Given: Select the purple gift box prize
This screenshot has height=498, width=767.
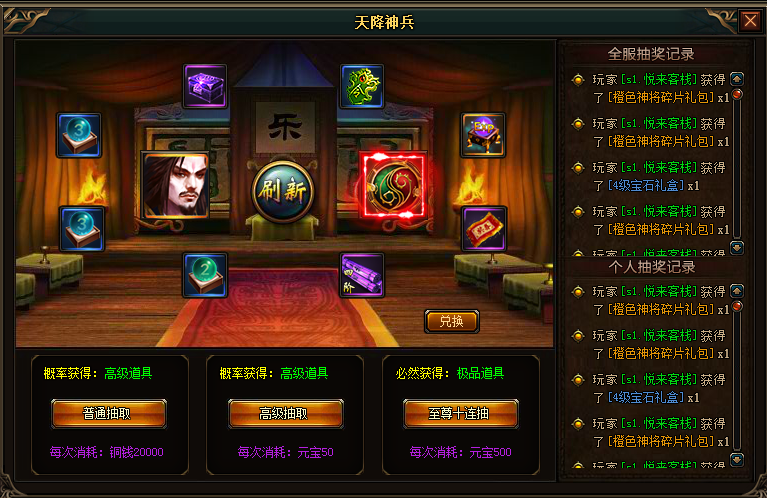Looking at the screenshot, I should (205, 86).
